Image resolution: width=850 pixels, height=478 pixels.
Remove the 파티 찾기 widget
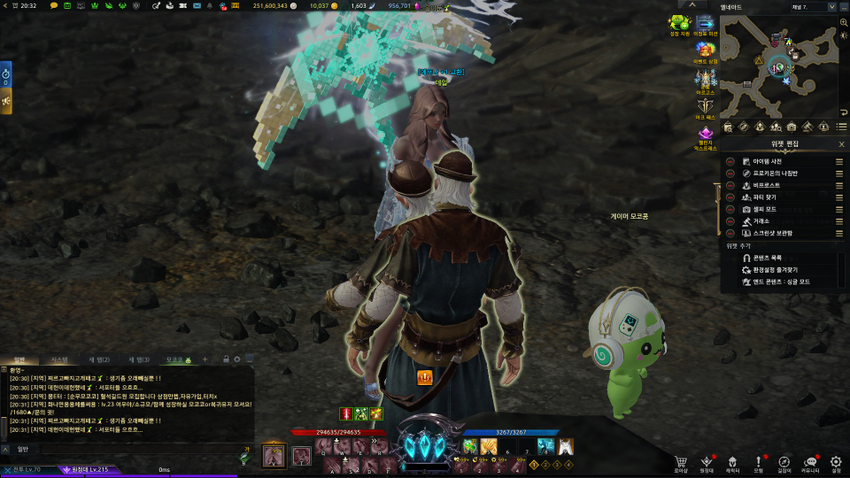click(731, 197)
